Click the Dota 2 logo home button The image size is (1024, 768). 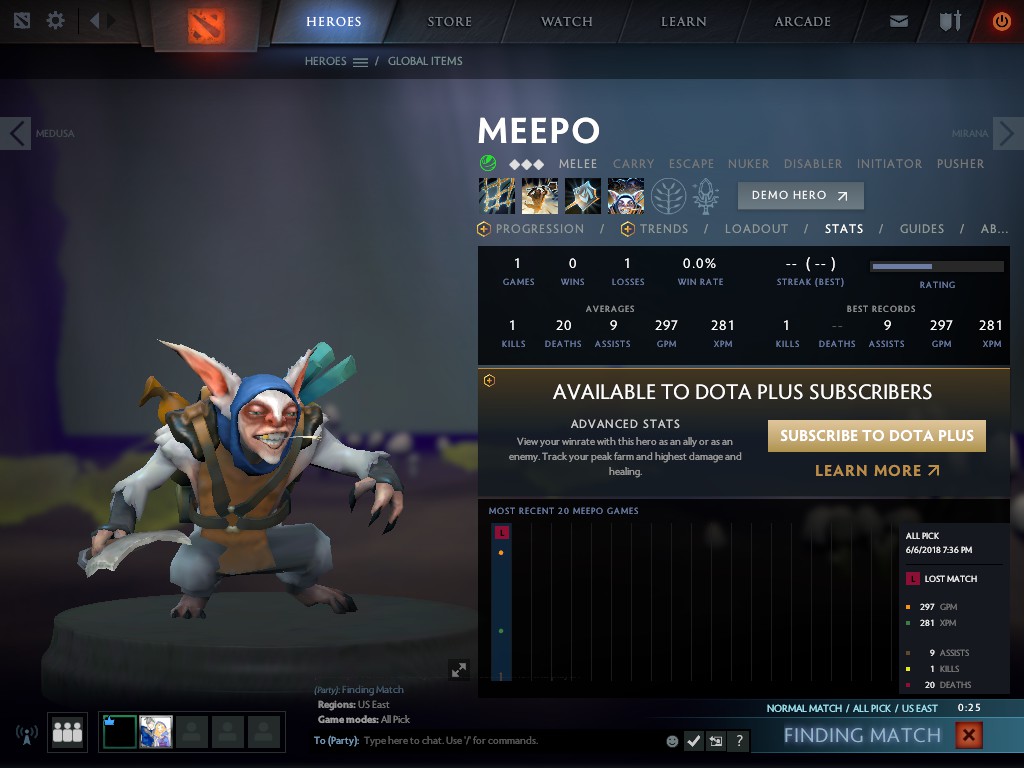207,25
